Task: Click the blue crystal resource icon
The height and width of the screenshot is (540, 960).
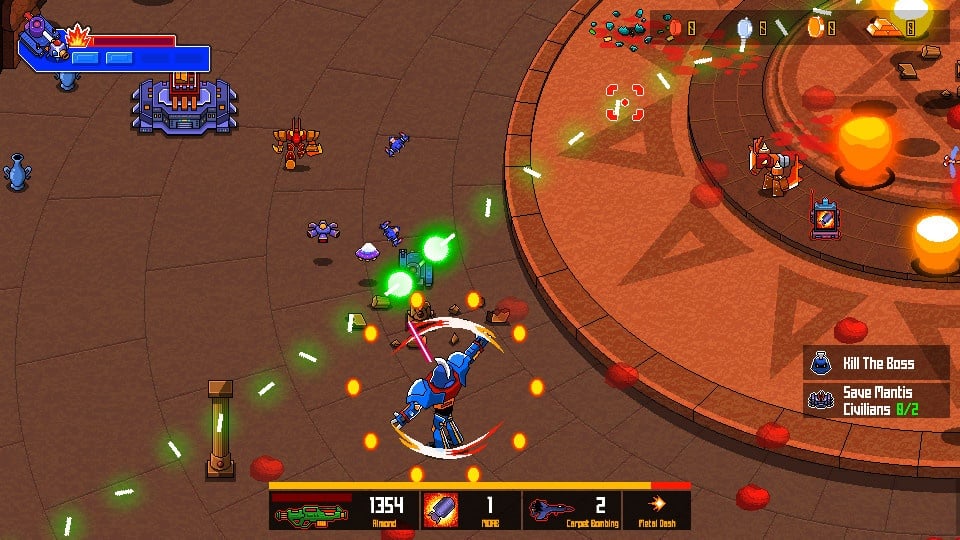Action: pyautogui.click(x=744, y=28)
